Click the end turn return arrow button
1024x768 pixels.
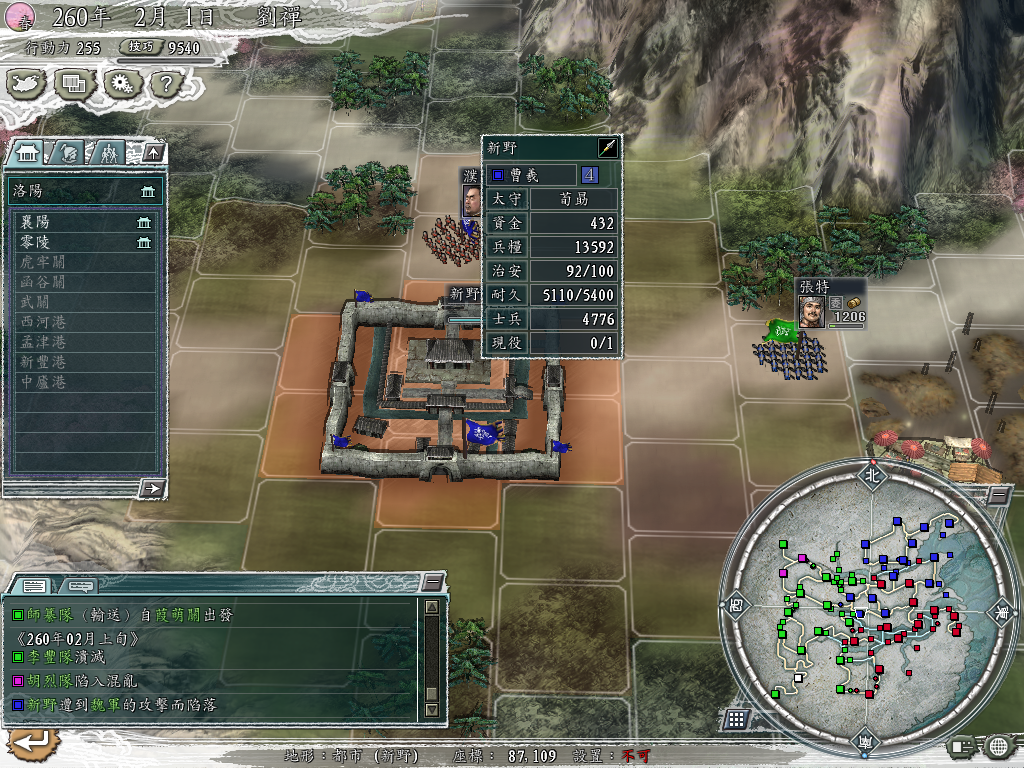pos(31,742)
